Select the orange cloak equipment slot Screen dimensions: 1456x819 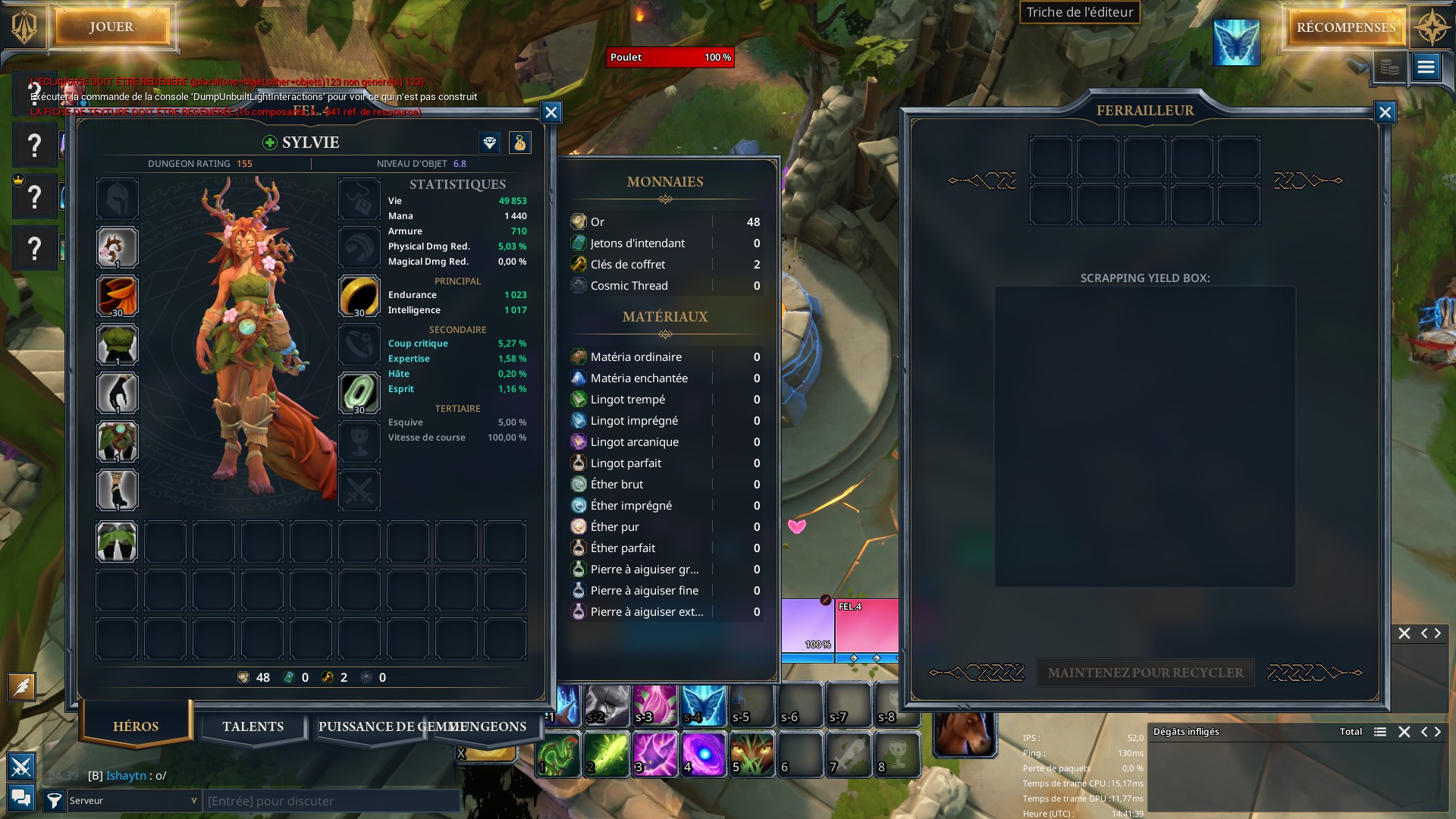click(118, 296)
